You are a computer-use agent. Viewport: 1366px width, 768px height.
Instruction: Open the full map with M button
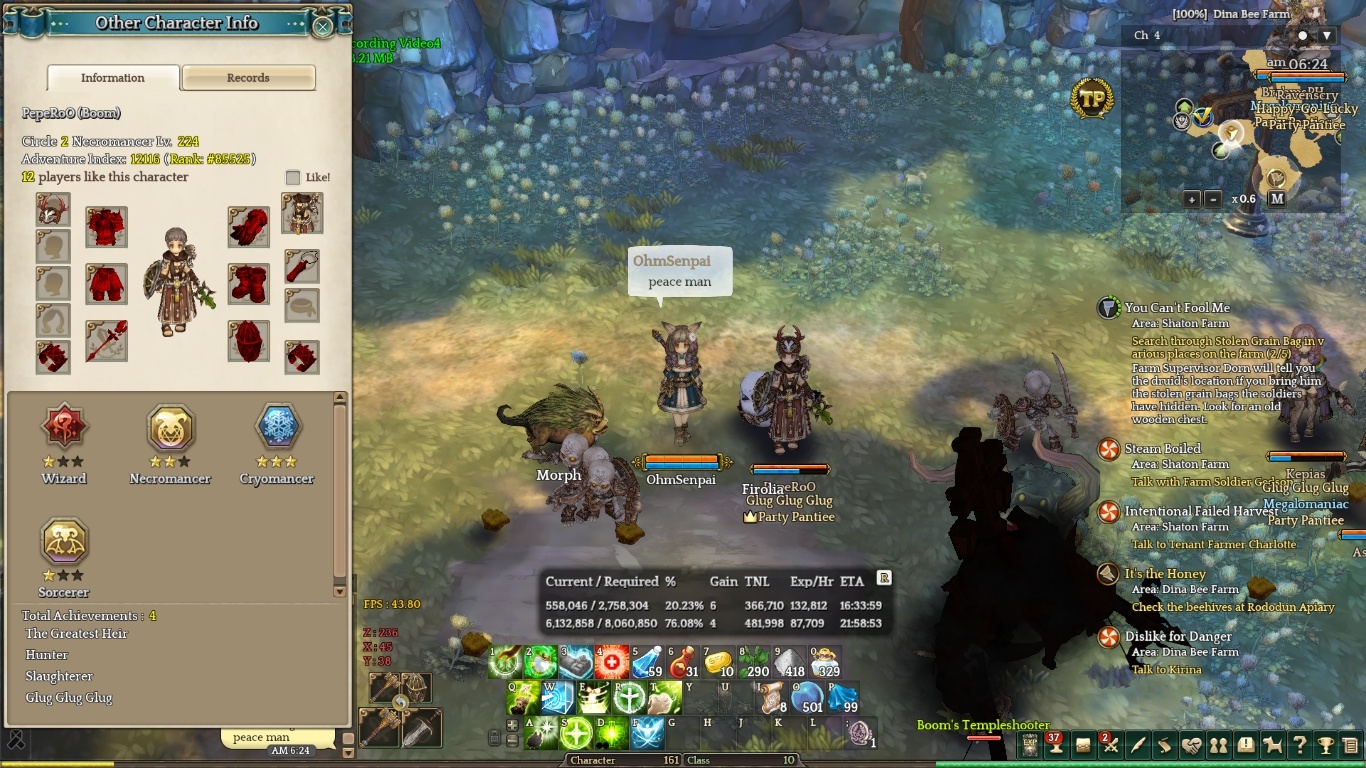tap(1277, 199)
